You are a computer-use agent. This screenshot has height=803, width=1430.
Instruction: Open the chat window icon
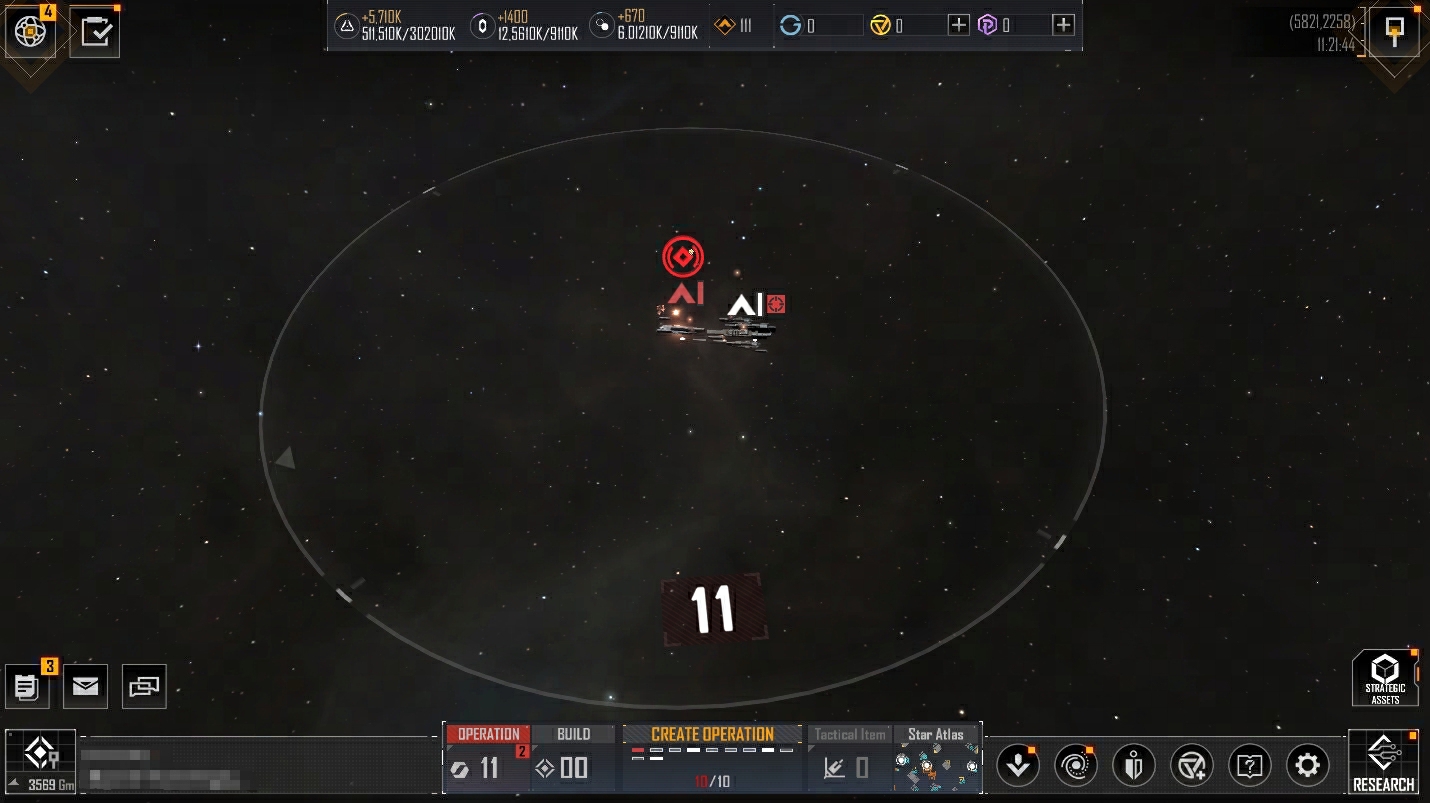[x=144, y=686]
